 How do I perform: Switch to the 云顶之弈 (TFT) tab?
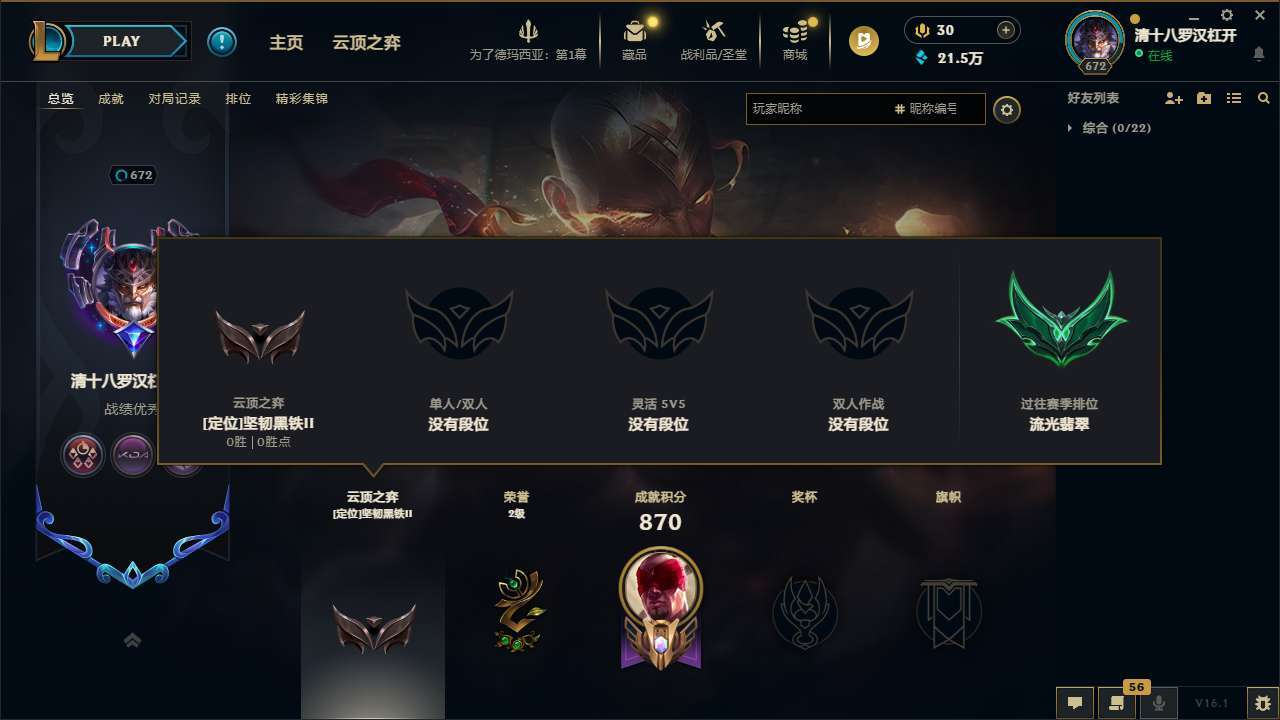[364, 43]
